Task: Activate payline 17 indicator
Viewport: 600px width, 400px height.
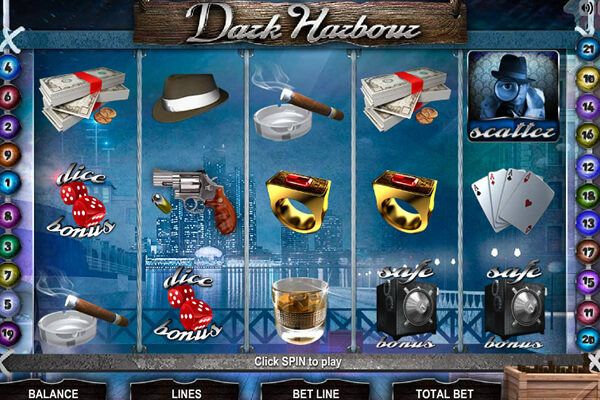Action: click(588, 251)
